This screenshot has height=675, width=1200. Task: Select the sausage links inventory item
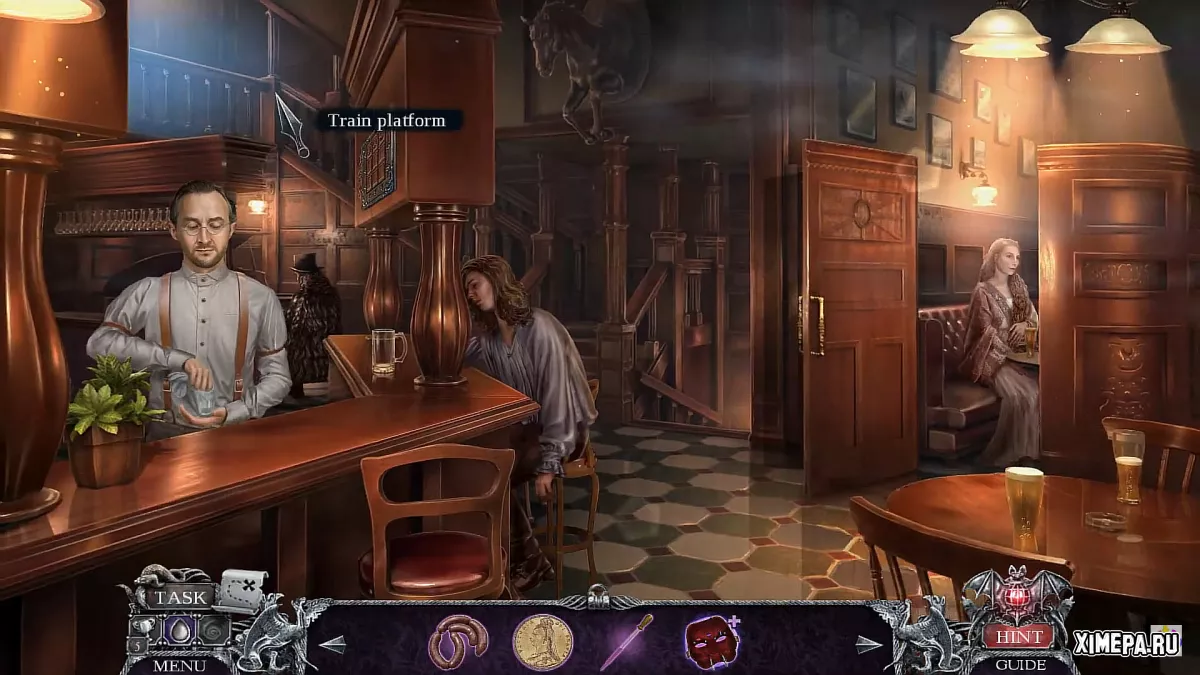[x=458, y=641]
